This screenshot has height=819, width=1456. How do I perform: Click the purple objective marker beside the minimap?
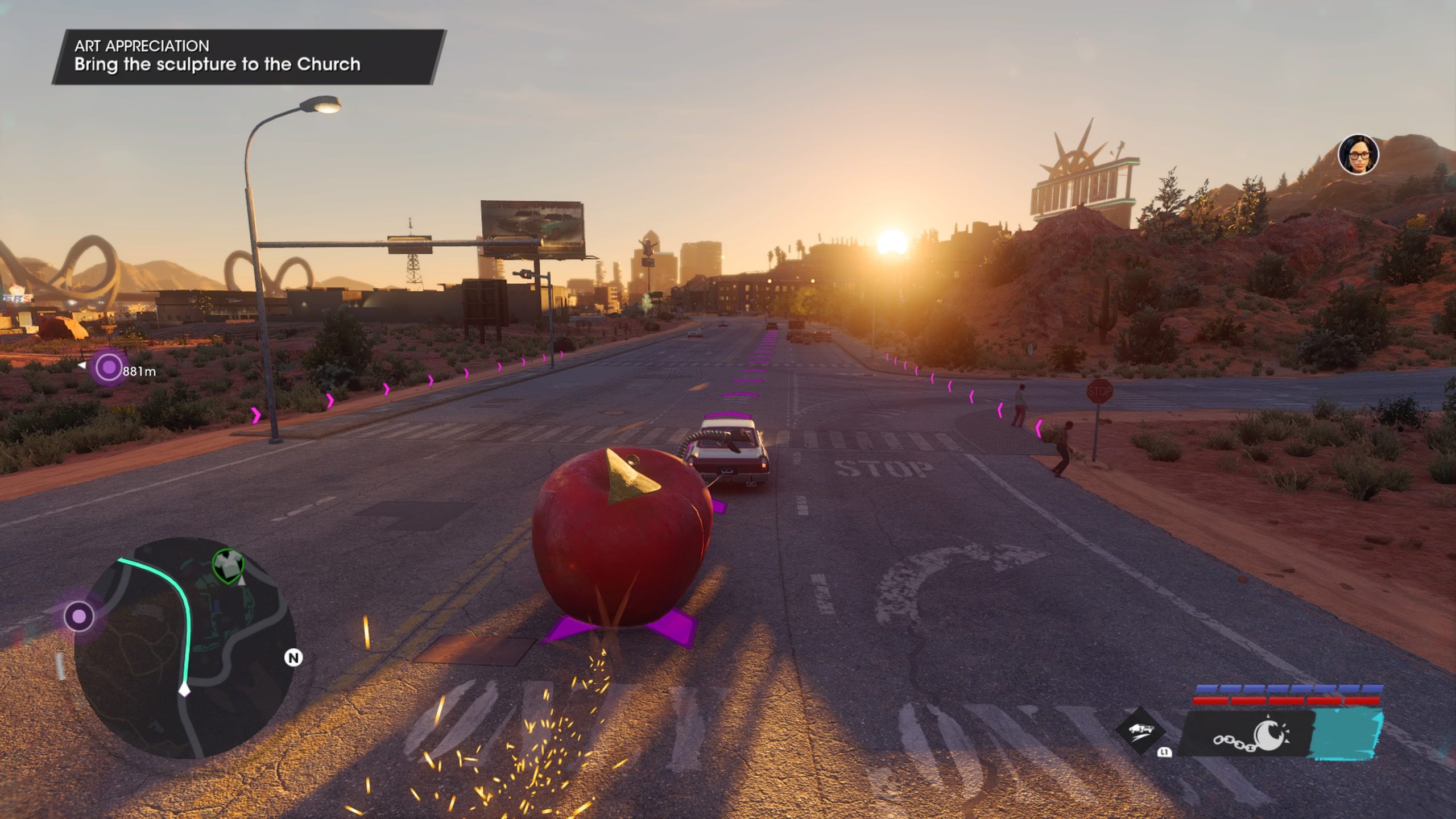[79, 616]
